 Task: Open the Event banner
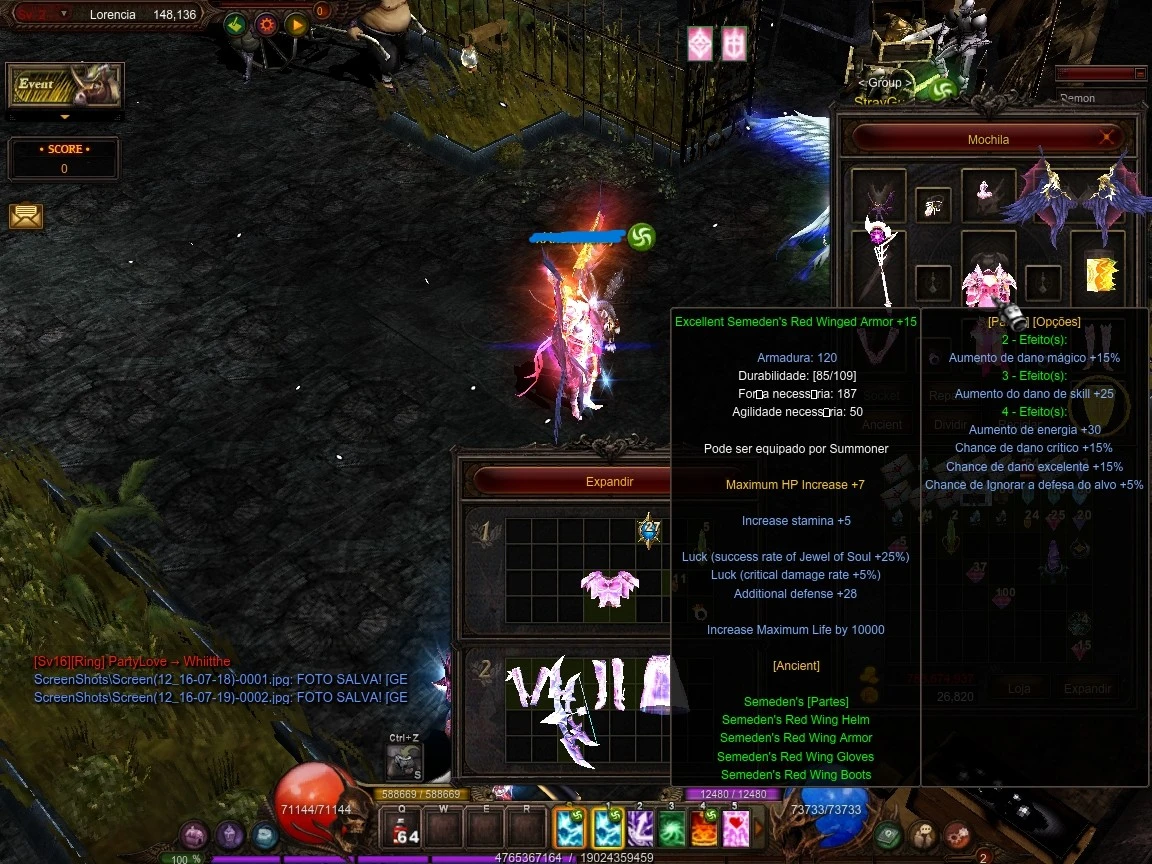point(65,86)
